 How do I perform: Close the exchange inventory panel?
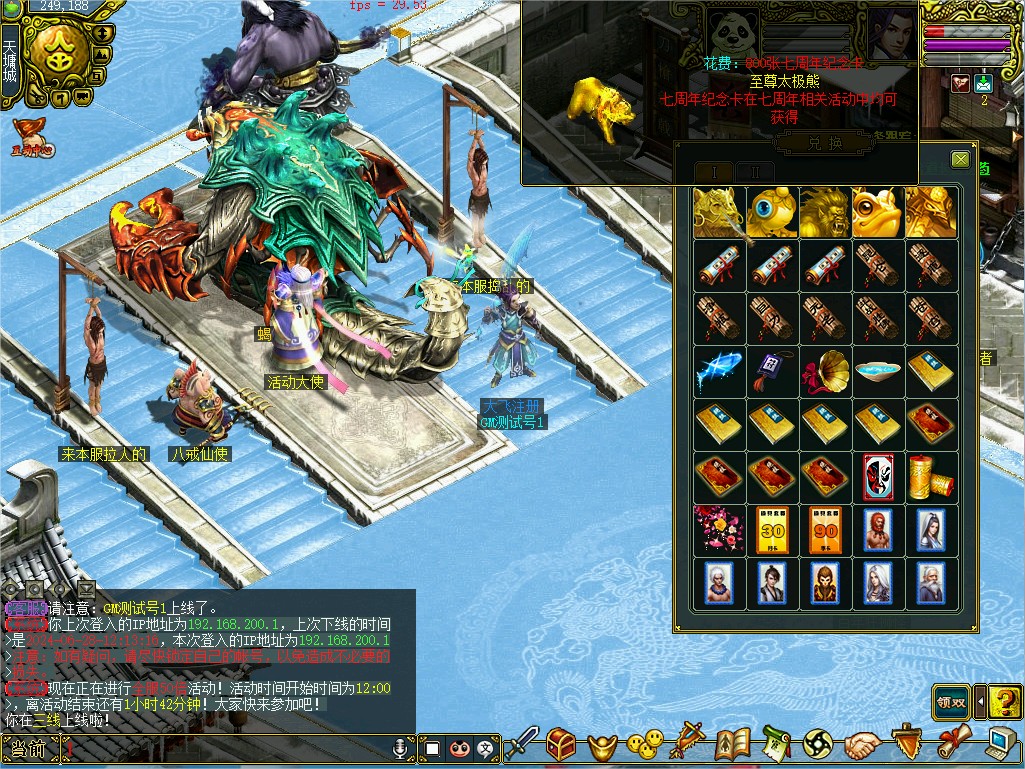coord(960,159)
